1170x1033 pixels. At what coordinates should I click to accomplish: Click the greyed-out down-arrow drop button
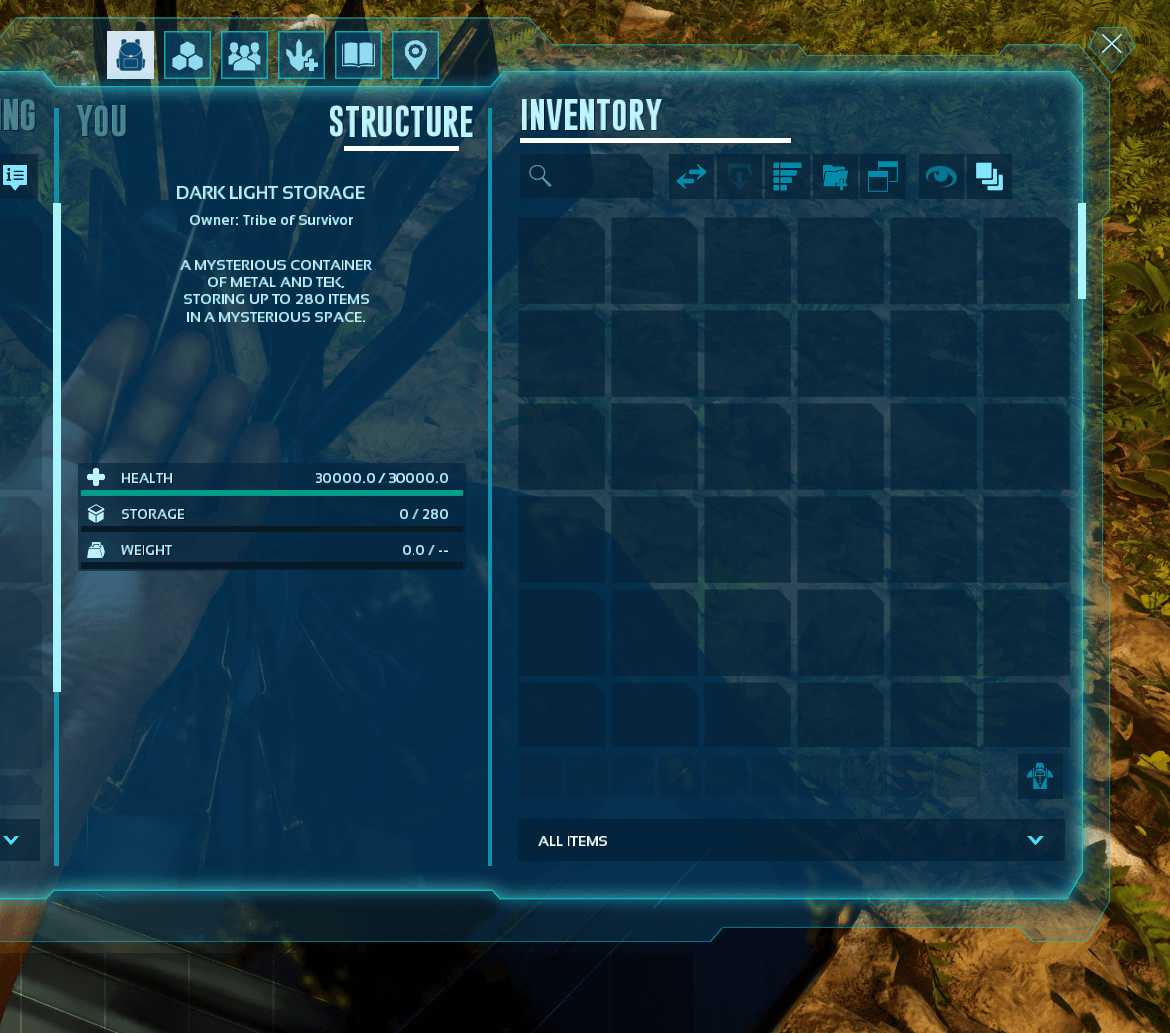740,177
